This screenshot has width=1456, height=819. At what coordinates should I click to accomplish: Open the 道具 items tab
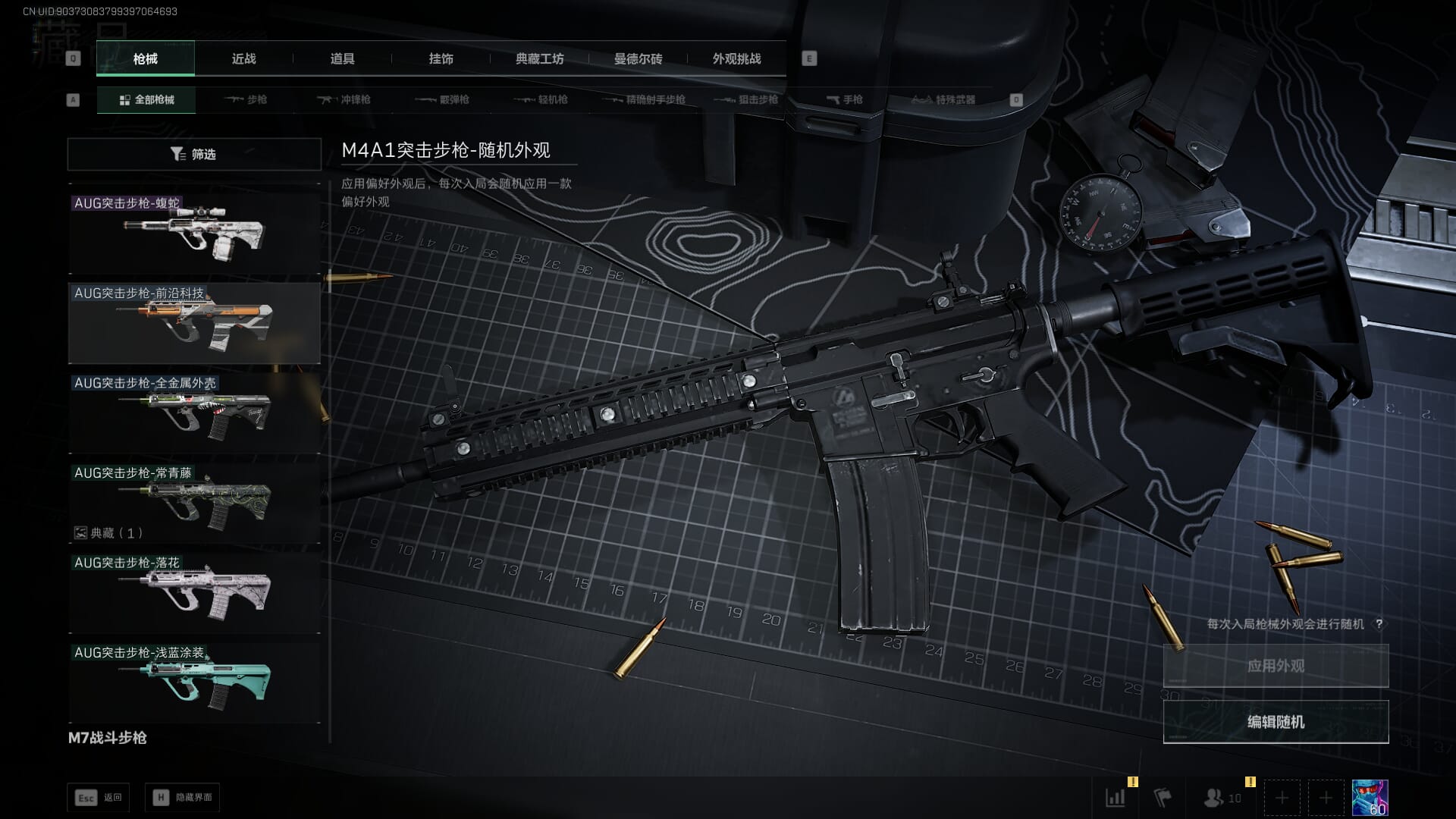342,58
